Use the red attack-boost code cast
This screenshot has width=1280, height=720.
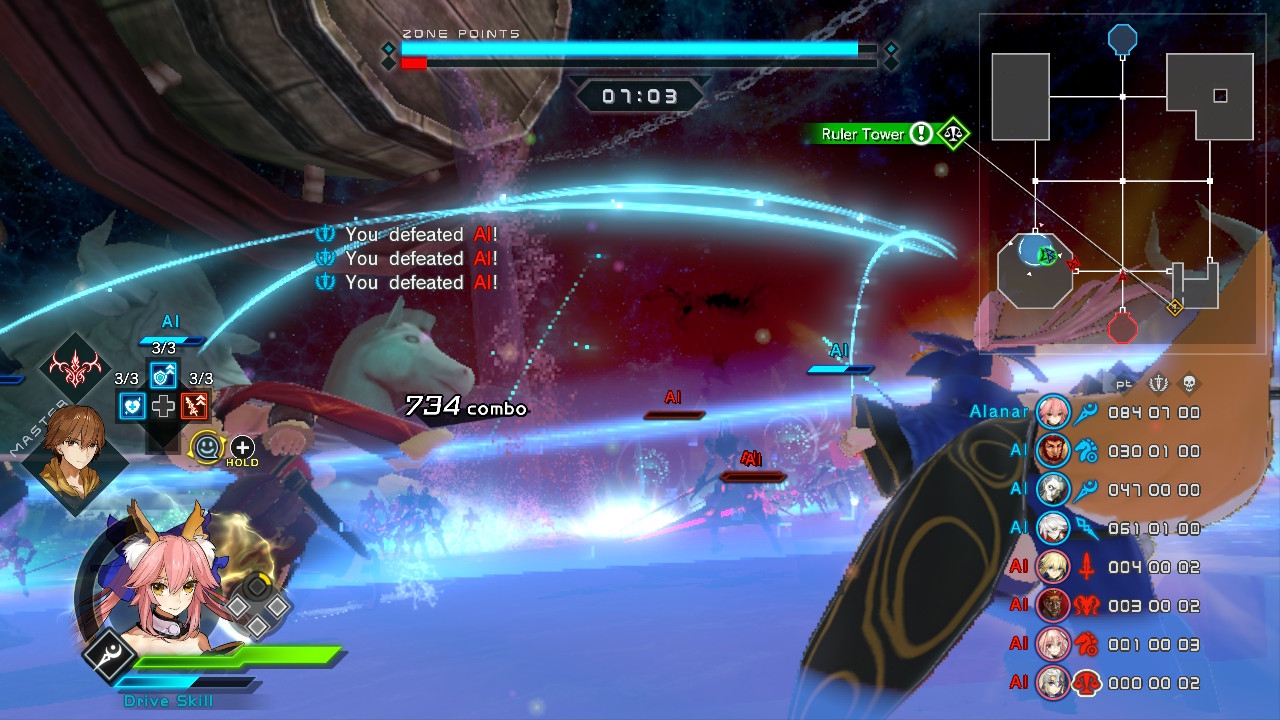click(195, 405)
